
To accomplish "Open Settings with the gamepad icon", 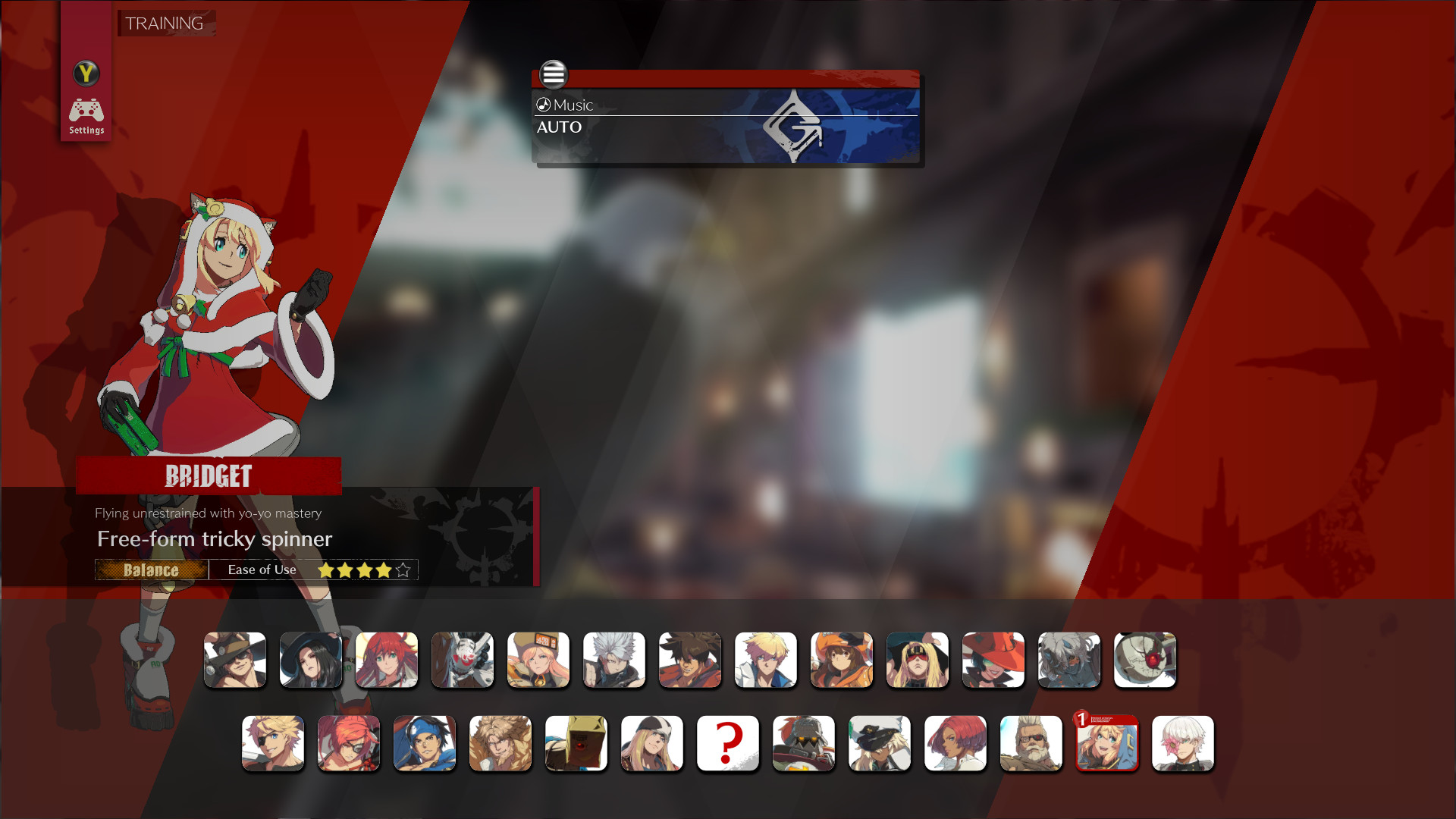I will (86, 111).
